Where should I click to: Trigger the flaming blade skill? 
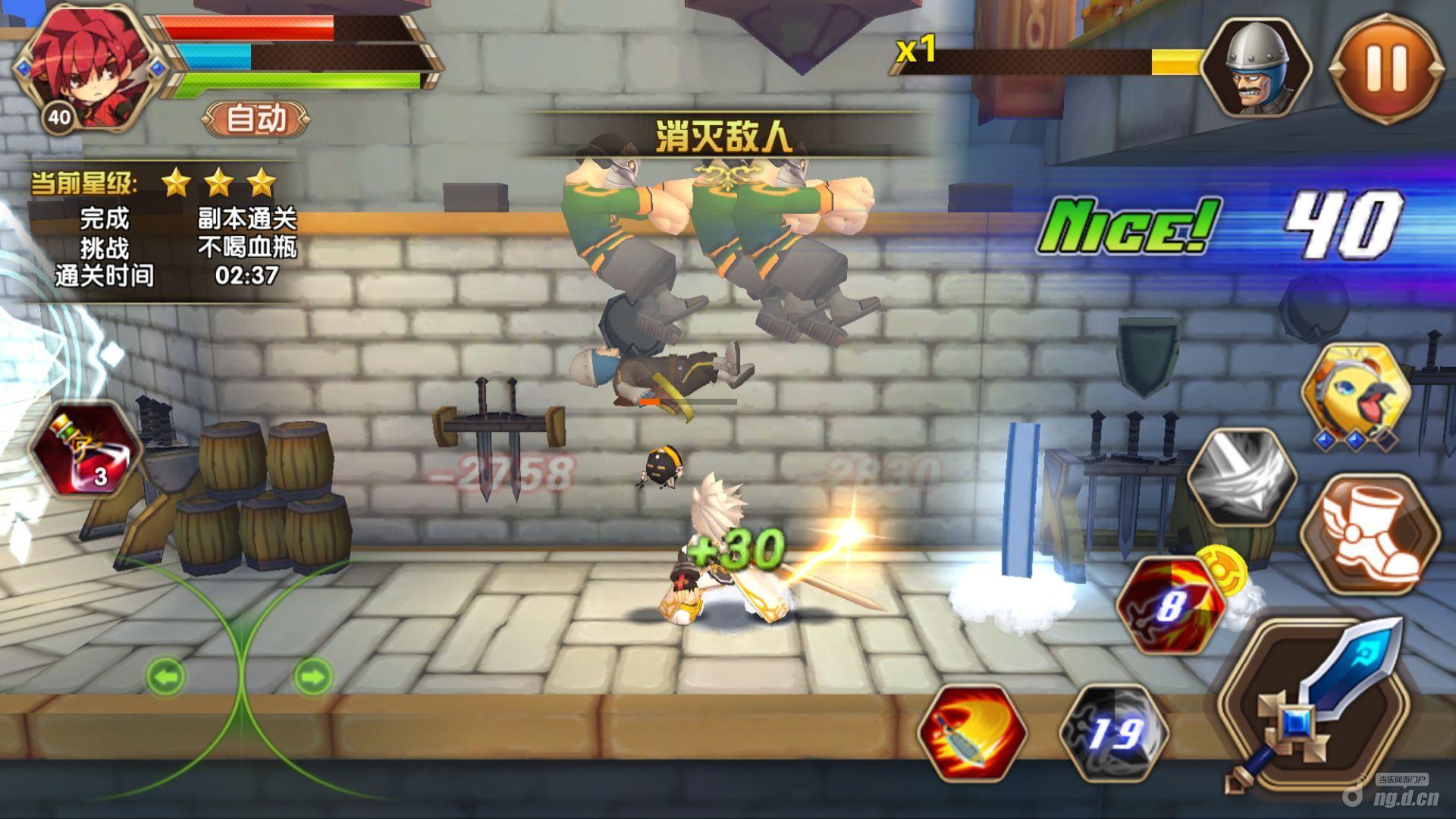[x=972, y=733]
